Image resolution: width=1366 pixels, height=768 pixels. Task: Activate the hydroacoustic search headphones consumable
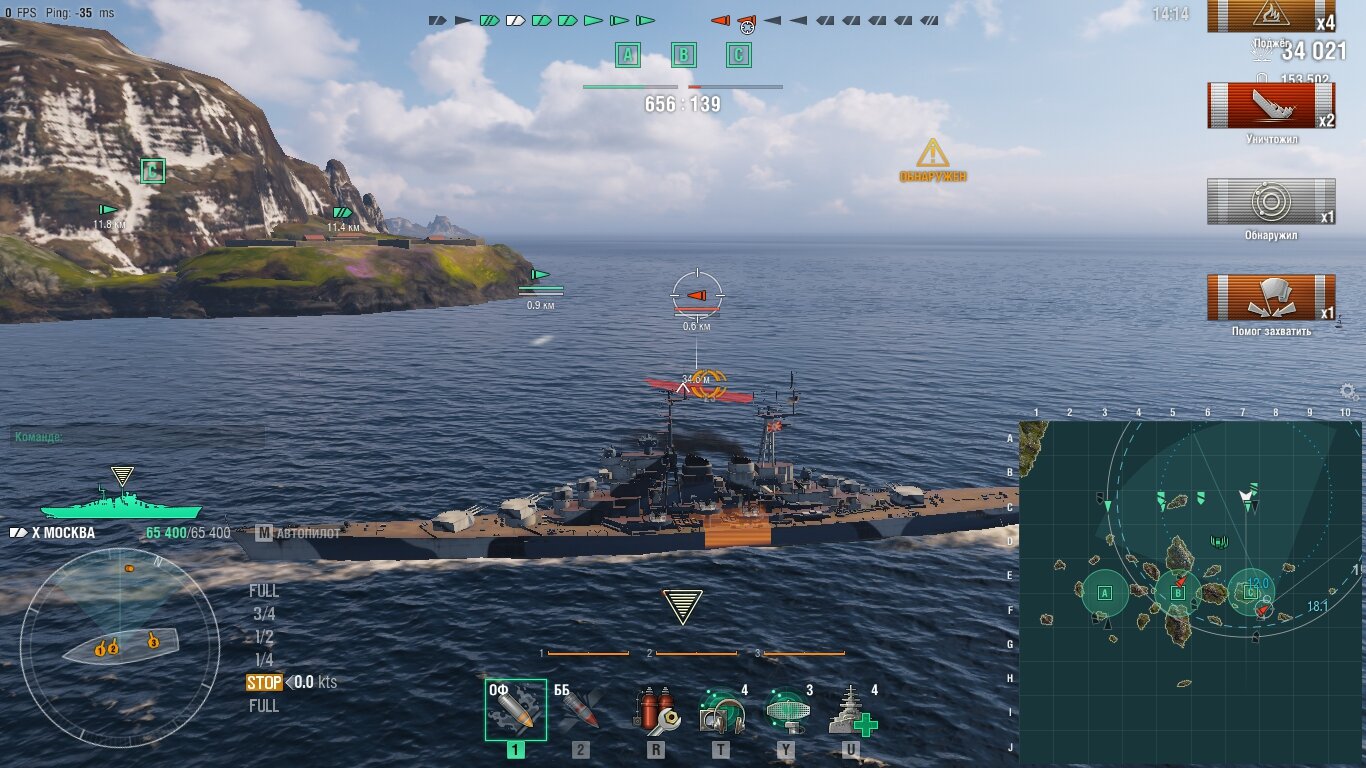pyautogui.click(x=721, y=711)
